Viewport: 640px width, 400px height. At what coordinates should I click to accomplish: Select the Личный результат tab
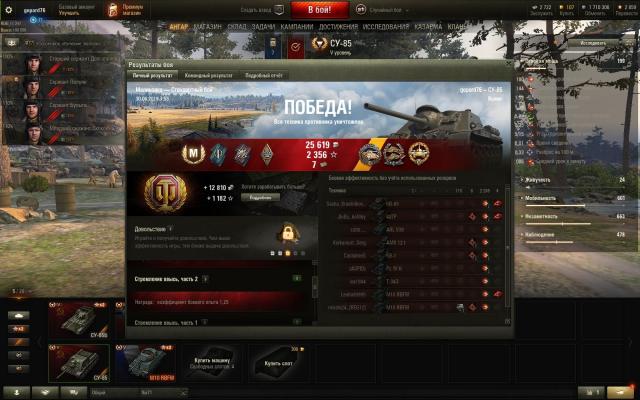tap(156, 75)
